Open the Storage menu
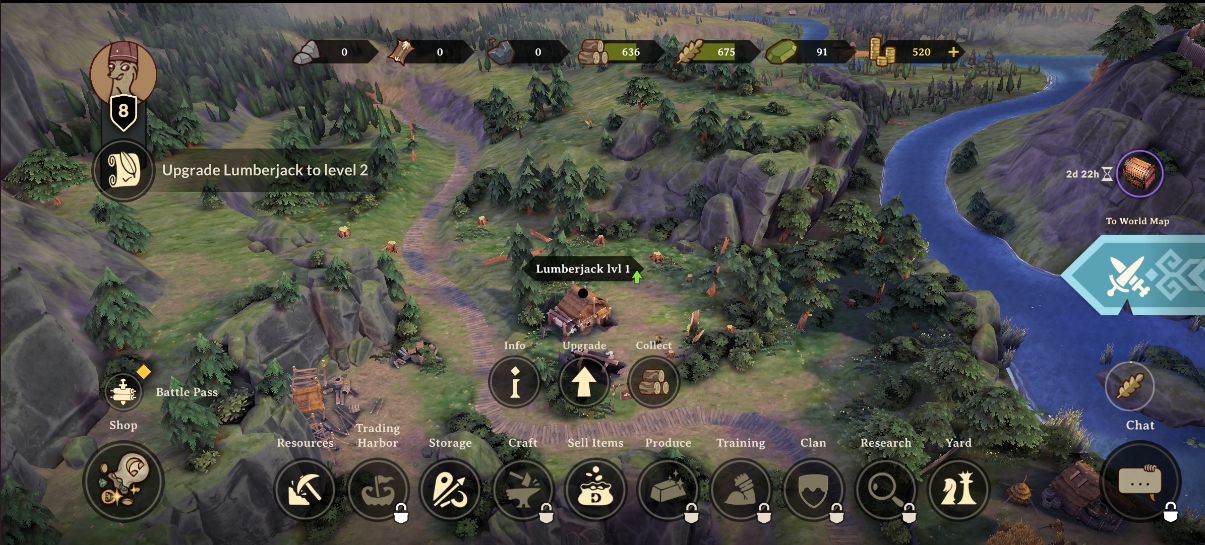The image size is (1205, 545). click(450, 489)
